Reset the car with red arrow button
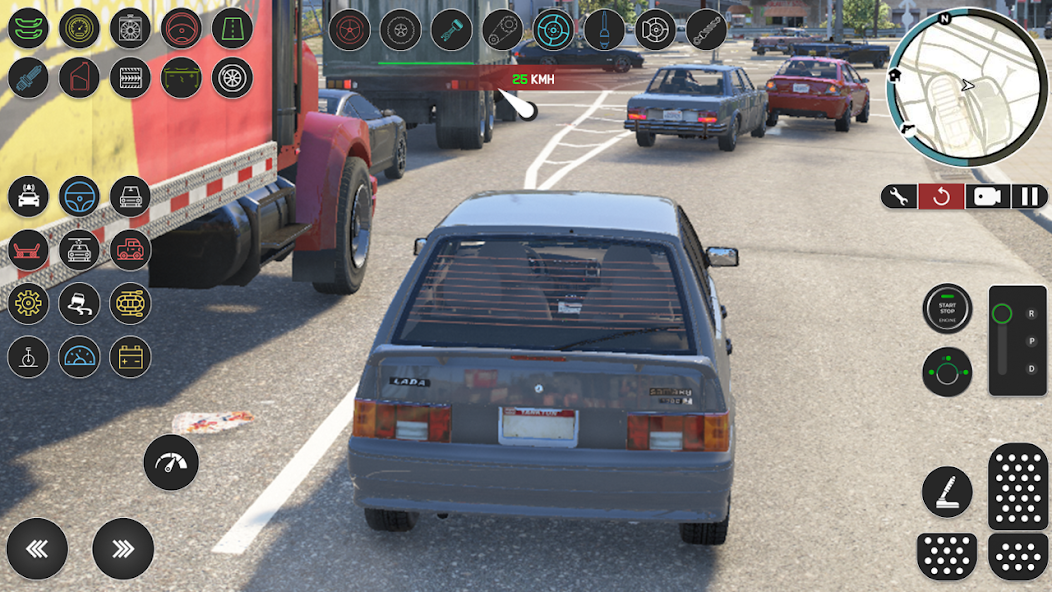Image resolution: width=1052 pixels, height=592 pixels. coord(941,196)
